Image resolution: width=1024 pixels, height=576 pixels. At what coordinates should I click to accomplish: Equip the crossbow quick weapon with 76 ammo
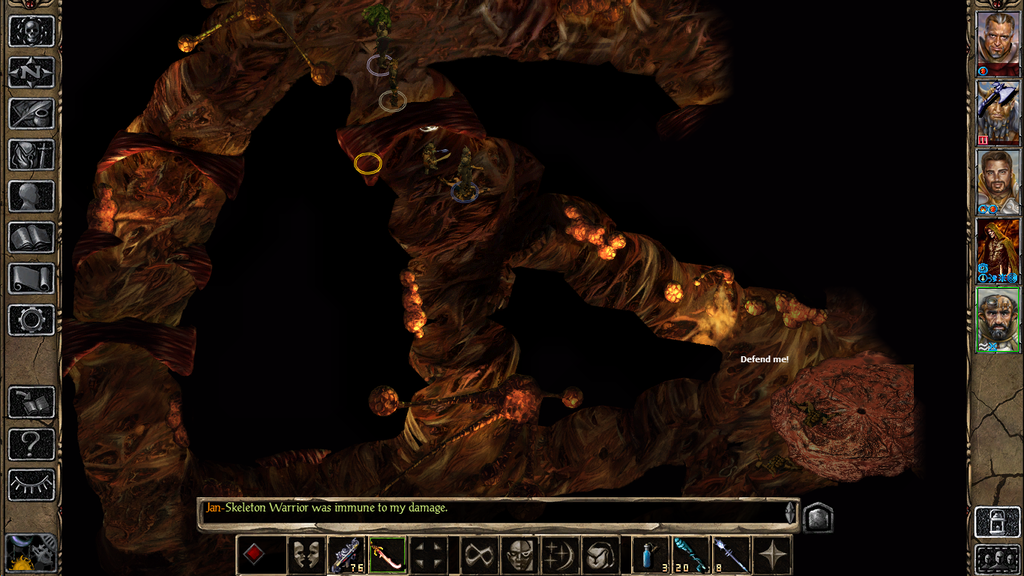point(347,555)
